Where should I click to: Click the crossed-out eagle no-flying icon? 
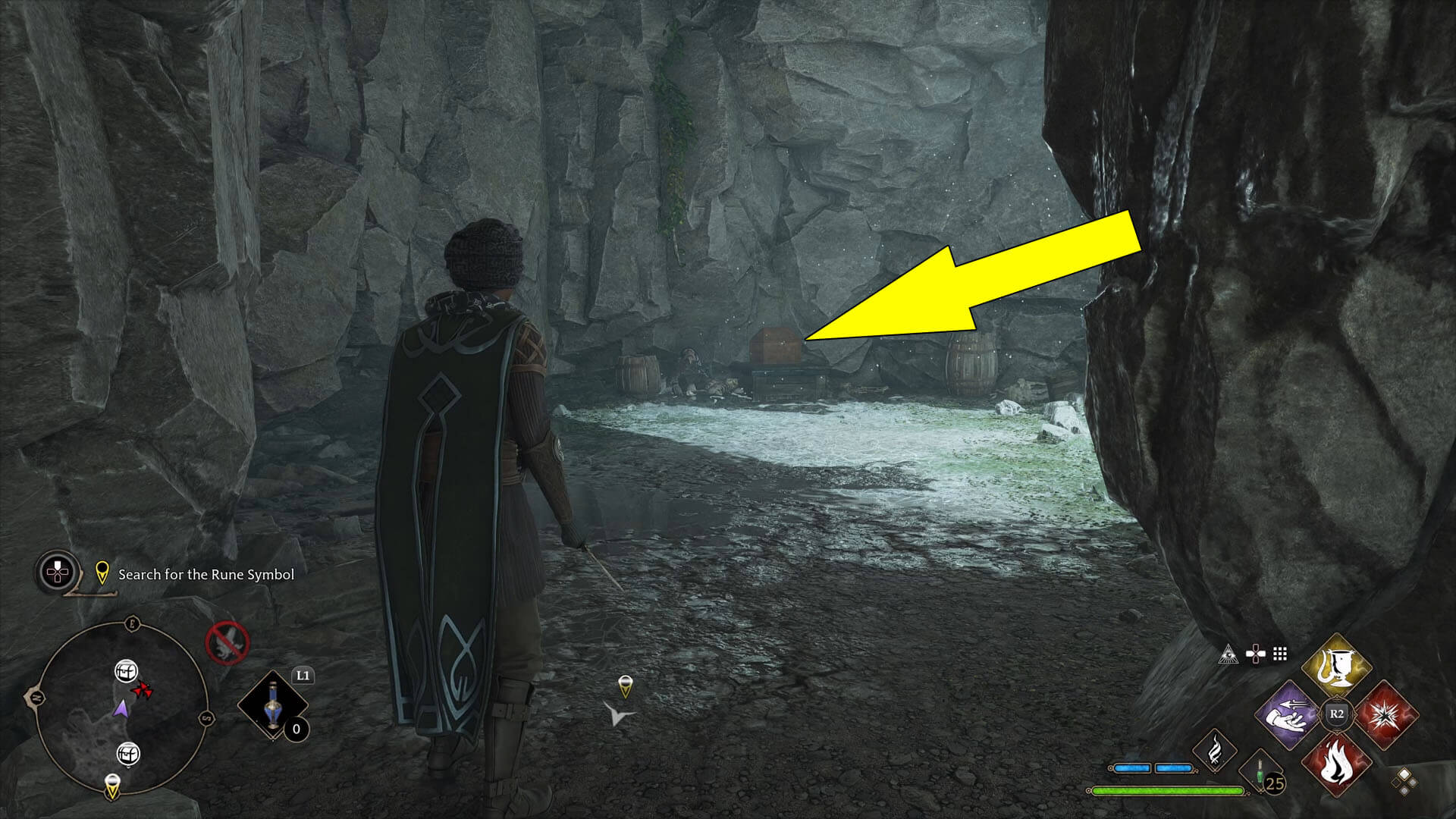point(227,642)
